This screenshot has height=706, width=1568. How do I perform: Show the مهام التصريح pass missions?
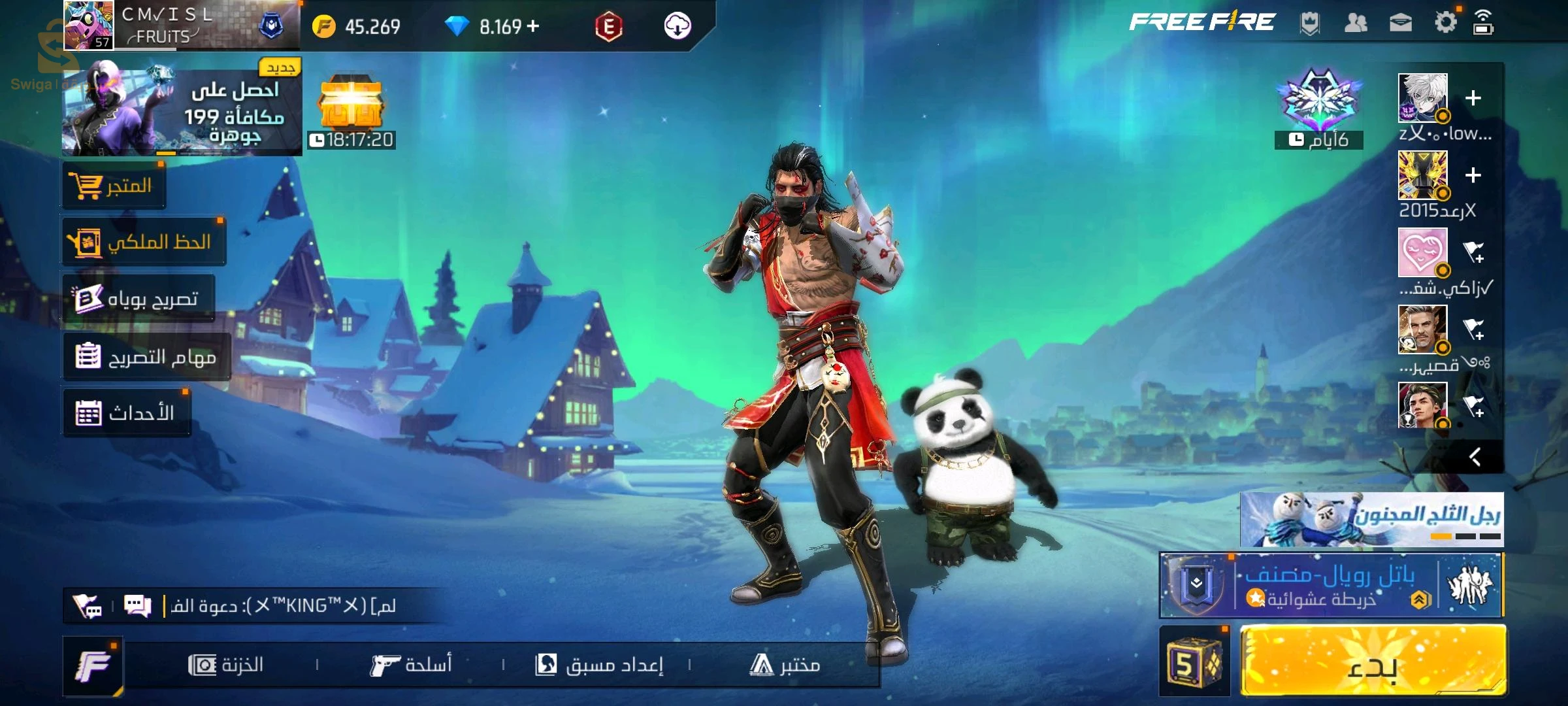click(147, 357)
